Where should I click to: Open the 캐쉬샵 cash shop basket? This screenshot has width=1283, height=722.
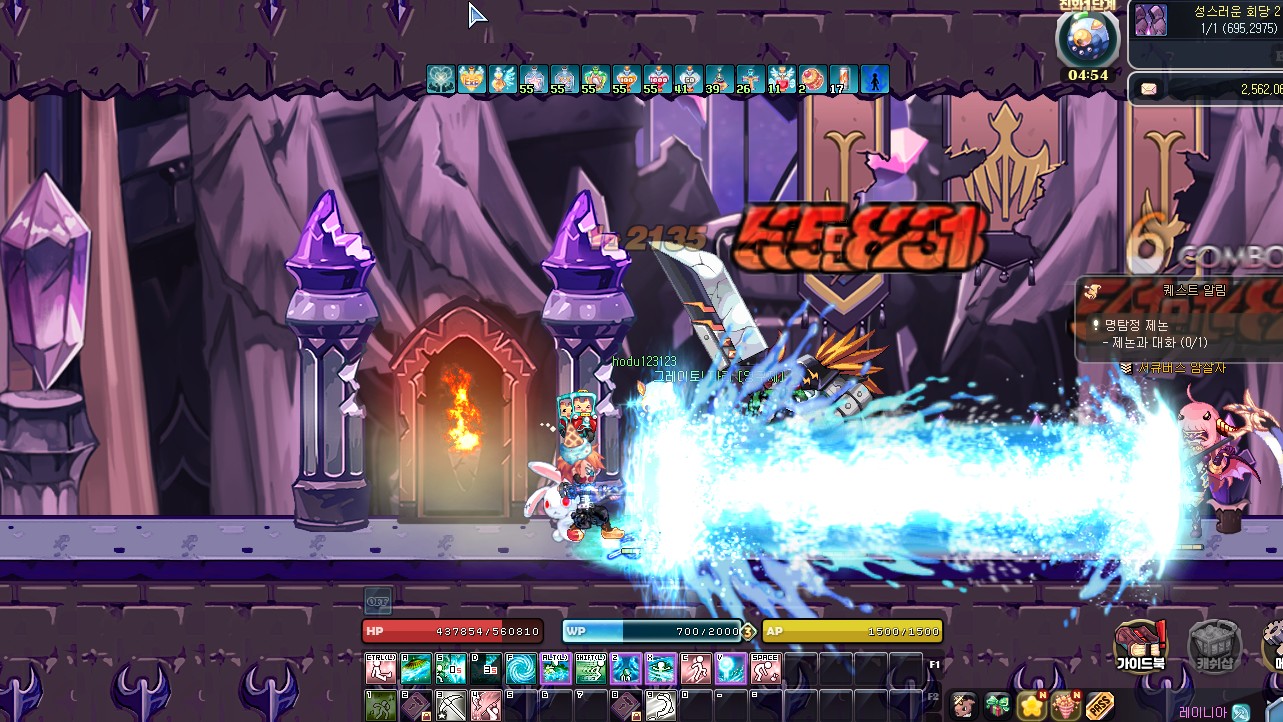(x=1214, y=646)
